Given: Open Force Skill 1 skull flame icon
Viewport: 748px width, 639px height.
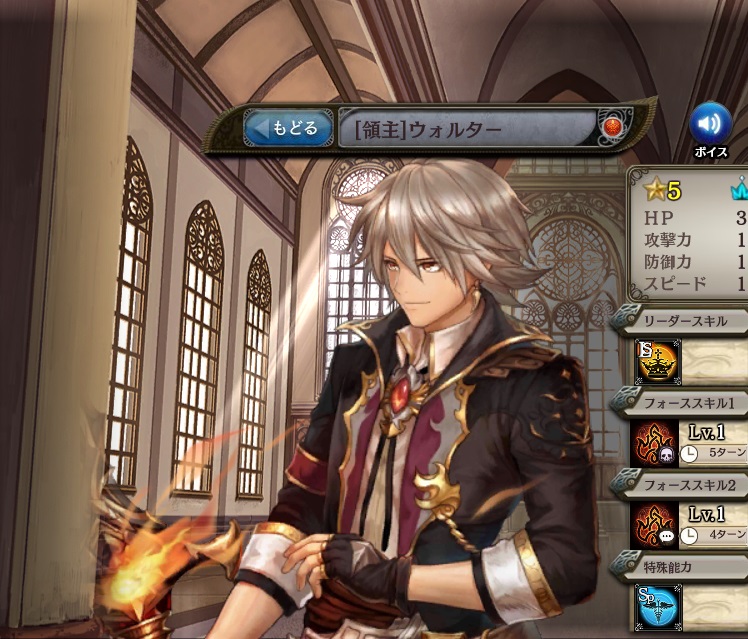Looking at the screenshot, I should [657, 442].
